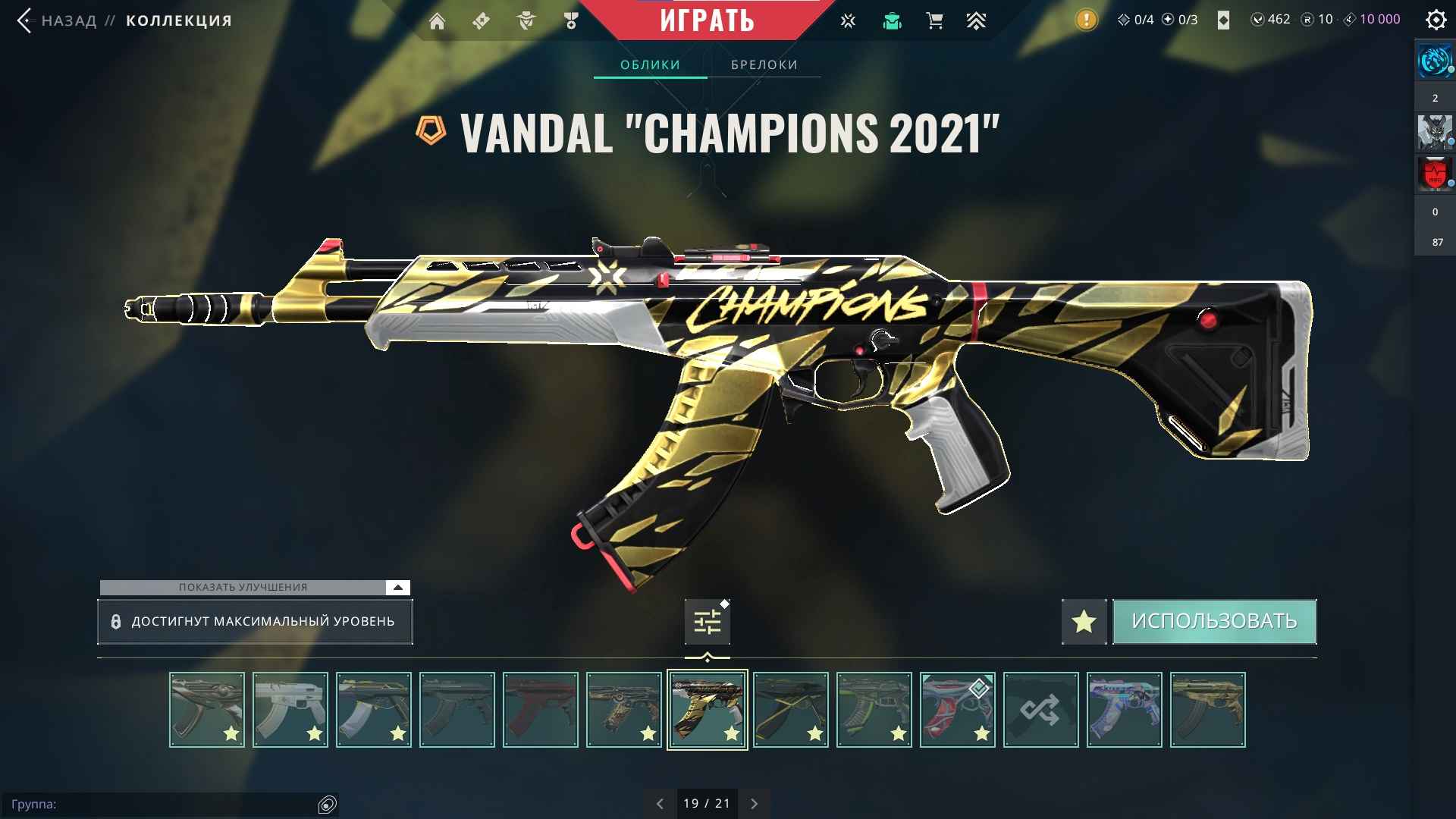Screen dimensions: 1456x819
Task: Switch to the БРЕЛОКИ tab
Action: pos(763,64)
